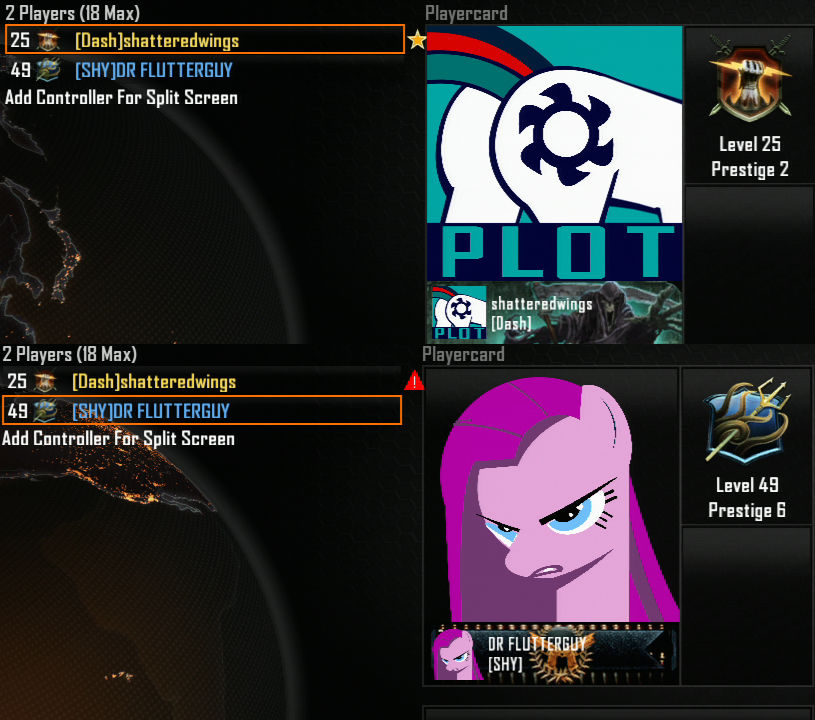
Task: Select the highlighted [Dash]shatteredwings player row
Action: click(204, 40)
